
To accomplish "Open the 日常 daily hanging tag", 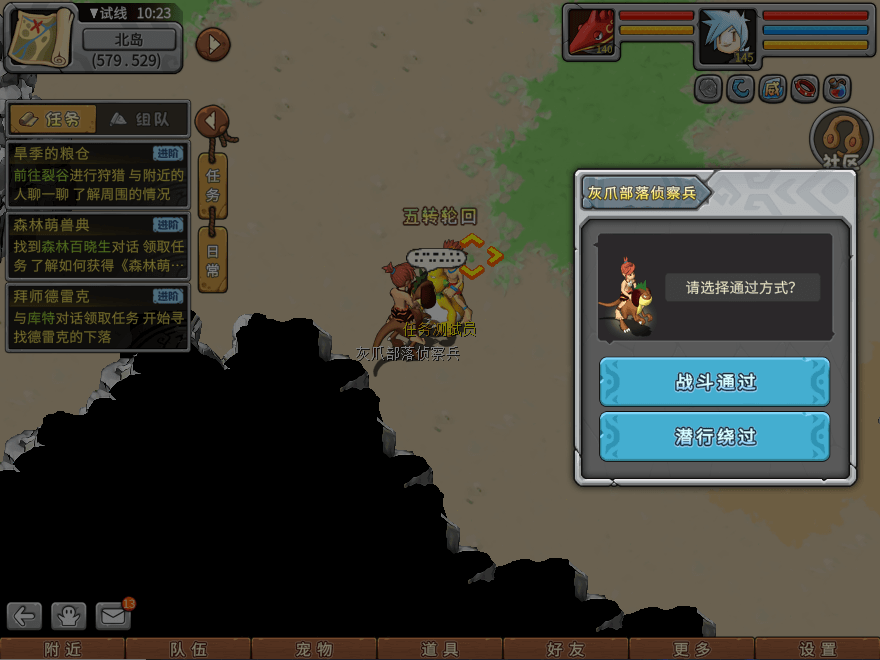I will click(213, 259).
